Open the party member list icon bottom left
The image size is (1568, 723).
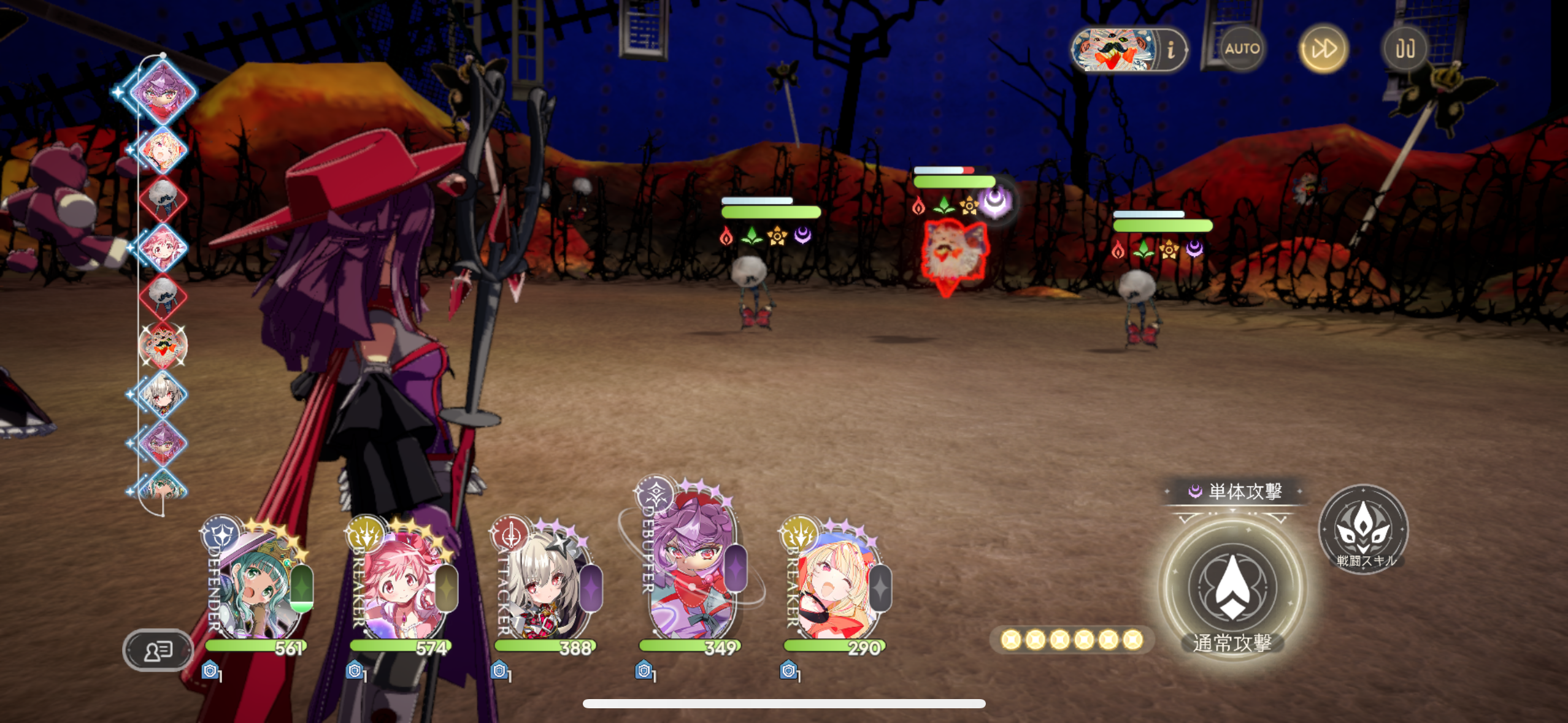[157, 650]
